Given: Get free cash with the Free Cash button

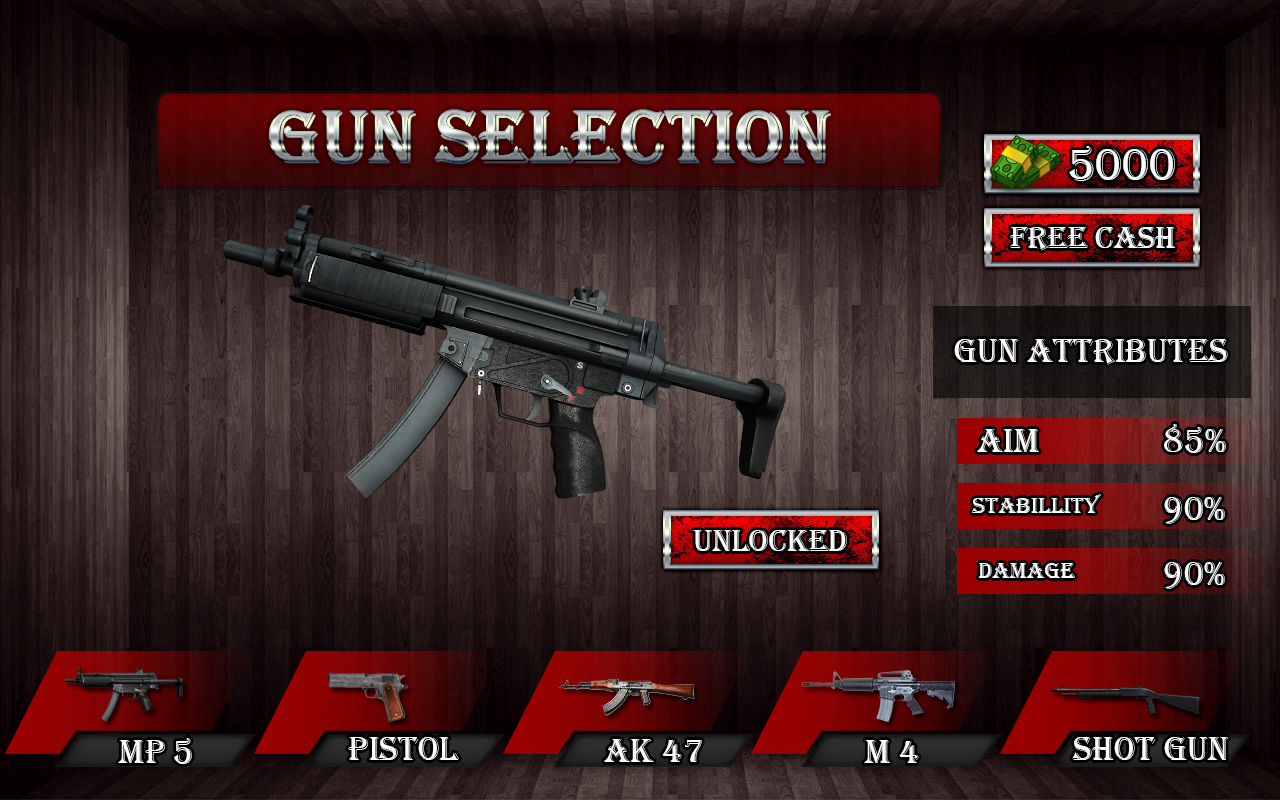Looking at the screenshot, I should pos(1091,237).
